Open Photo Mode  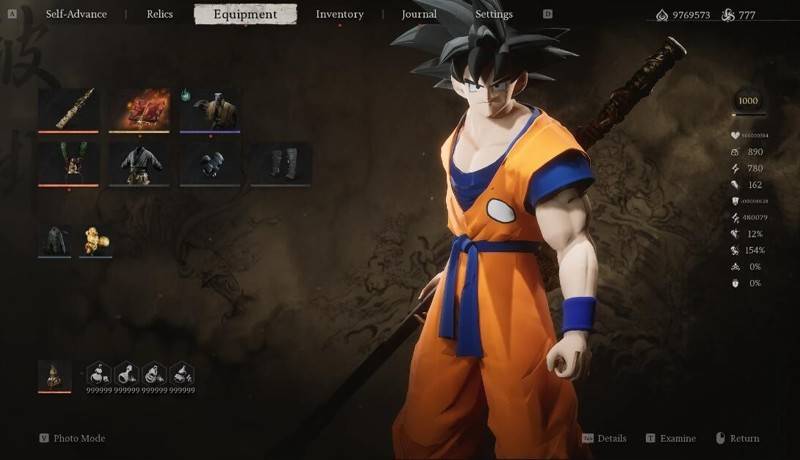78,438
